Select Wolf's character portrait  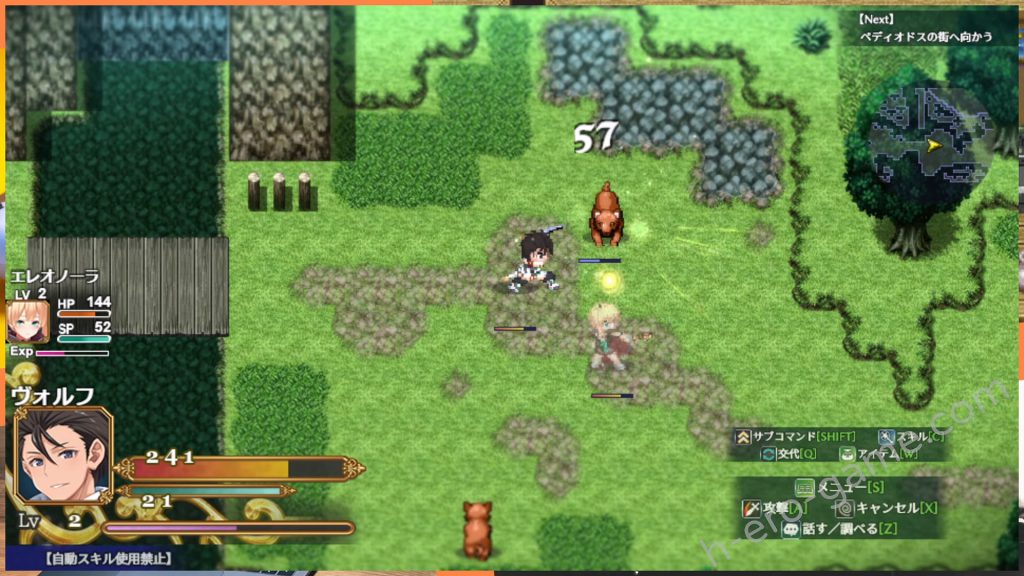tap(64, 453)
